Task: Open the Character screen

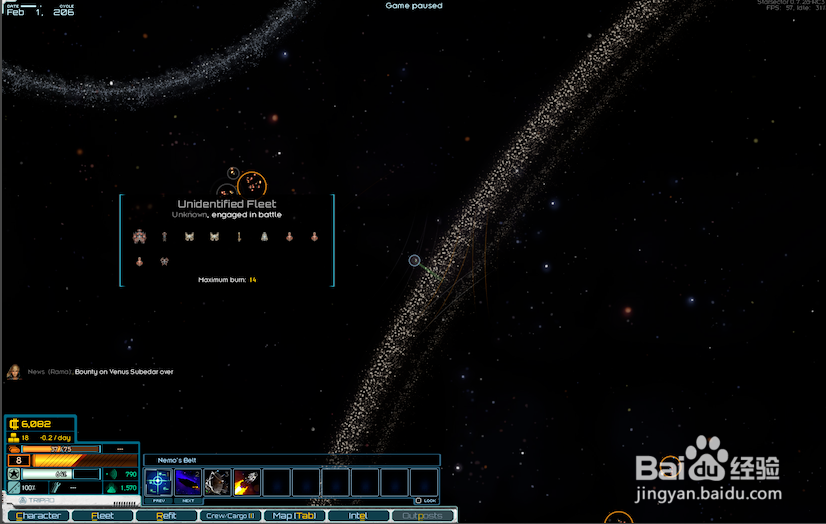Action: tap(38, 516)
